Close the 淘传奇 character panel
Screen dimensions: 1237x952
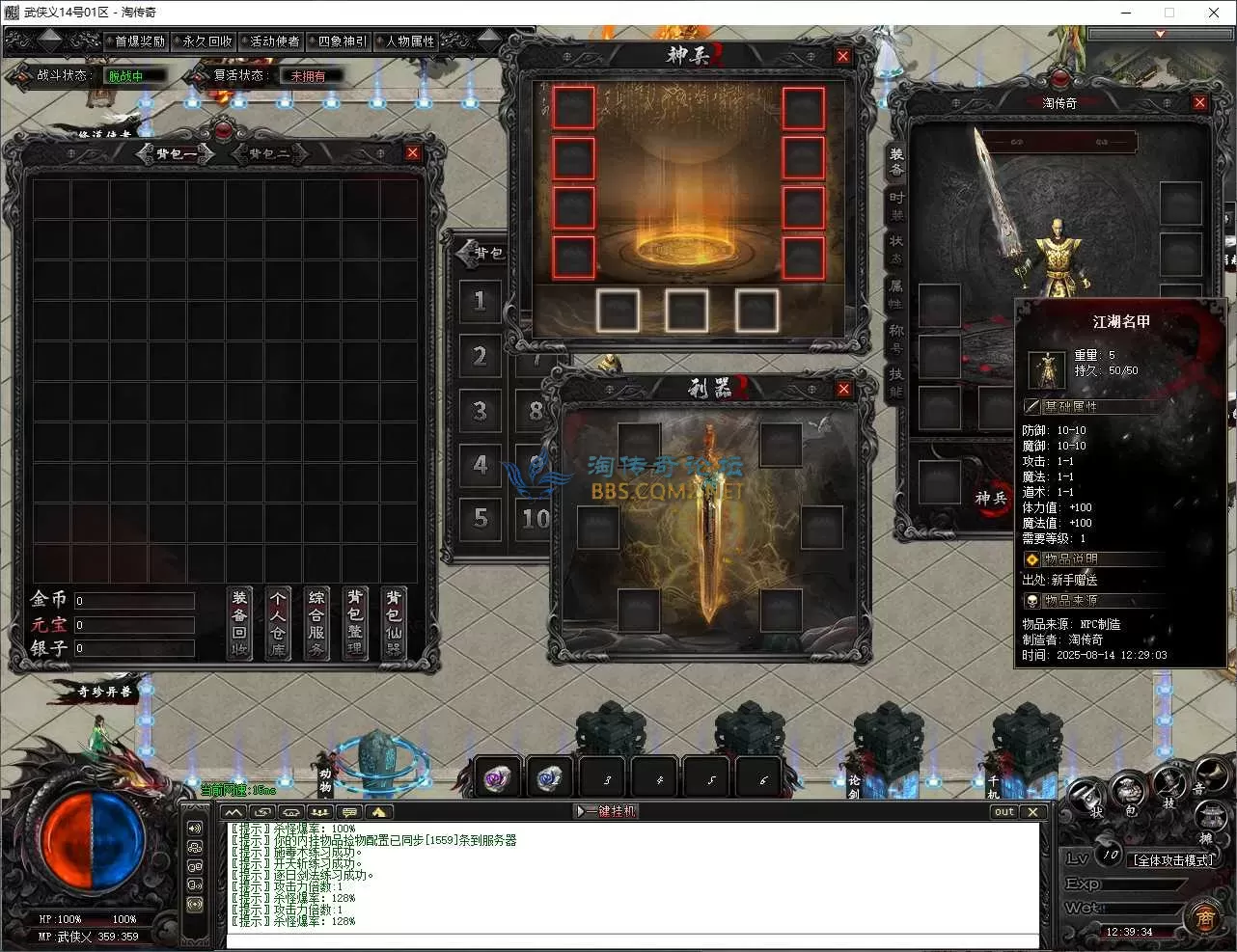[1200, 102]
